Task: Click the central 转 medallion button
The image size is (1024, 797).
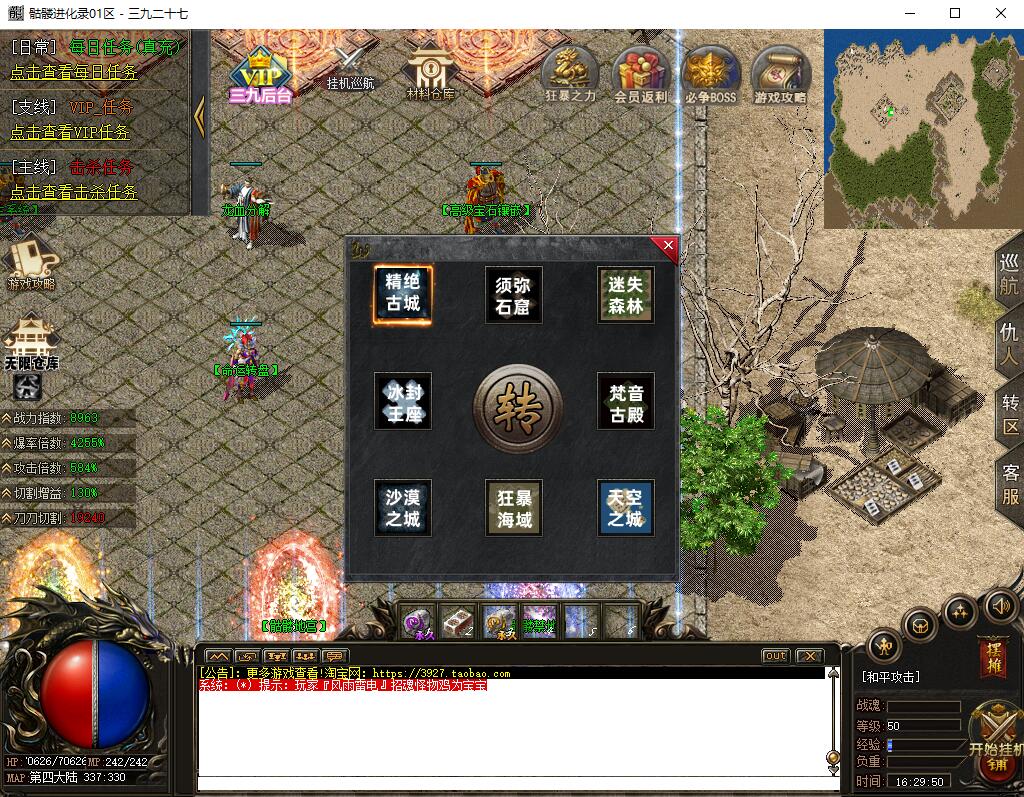Action: [x=517, y=407]
